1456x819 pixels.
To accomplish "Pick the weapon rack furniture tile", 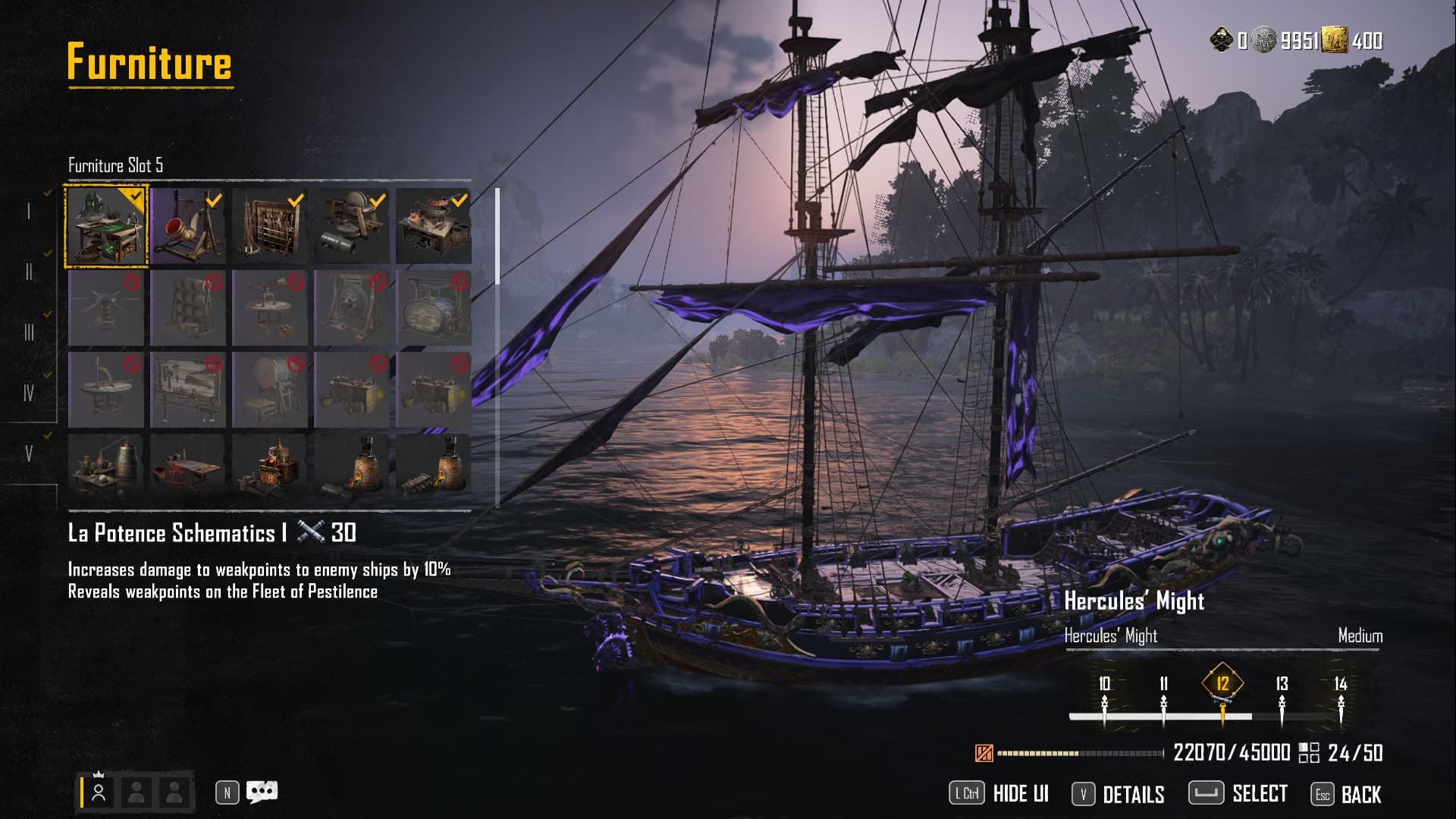I will (270, 226).
